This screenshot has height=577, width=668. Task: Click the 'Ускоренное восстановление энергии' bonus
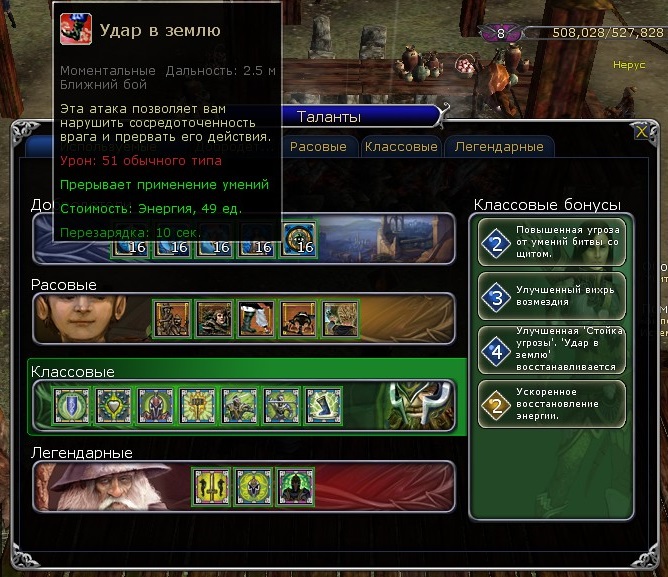(552, 405)
